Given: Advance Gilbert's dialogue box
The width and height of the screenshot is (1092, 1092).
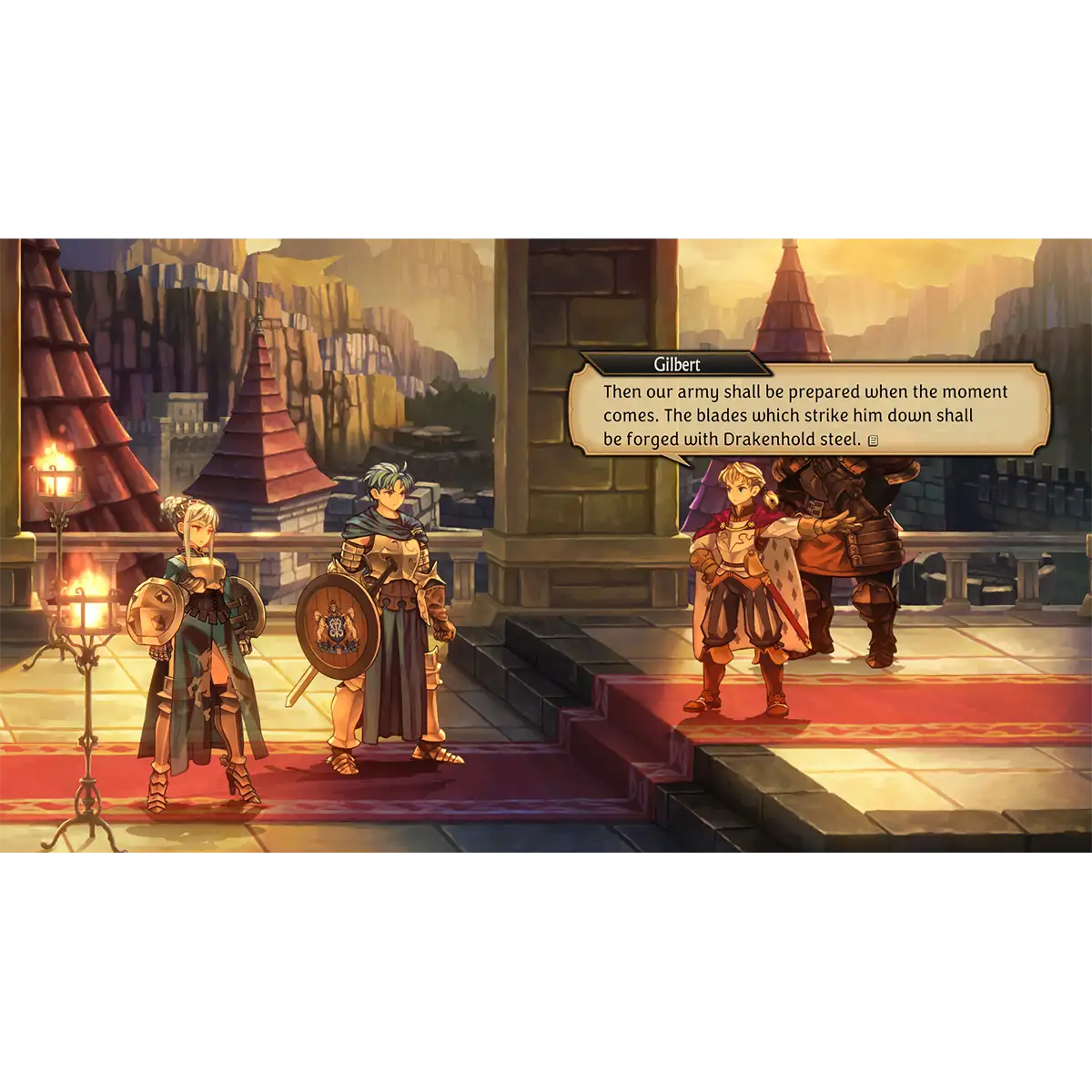Looking at the screenshot, I should [x=806, y=415].
